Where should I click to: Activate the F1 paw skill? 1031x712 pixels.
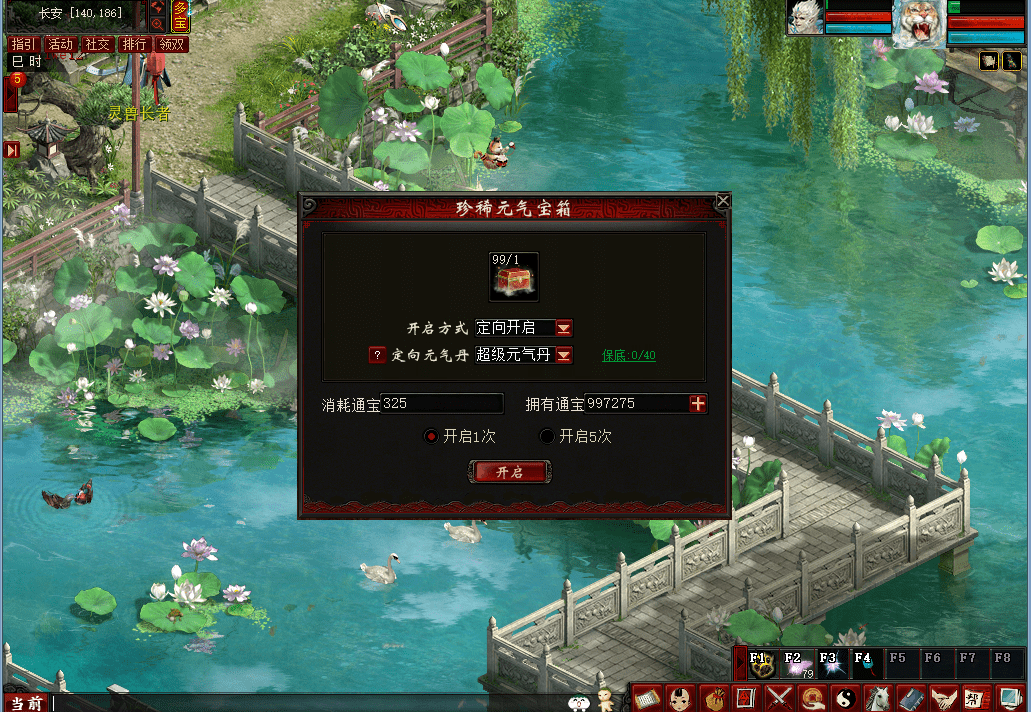763,664
